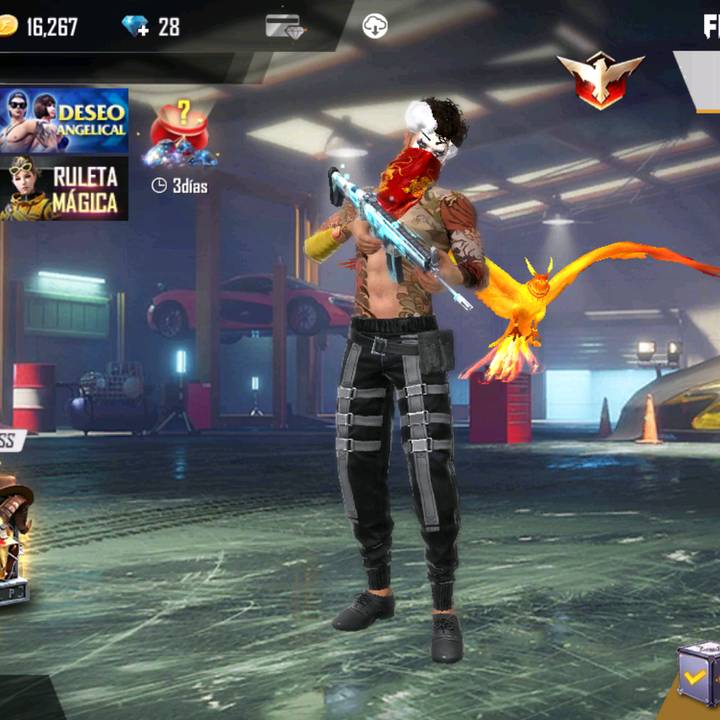The height and width of the screenshot is (720, 720).
Task: Open the membership card icon
Action: pyautogui.click(x=285, y=27)
